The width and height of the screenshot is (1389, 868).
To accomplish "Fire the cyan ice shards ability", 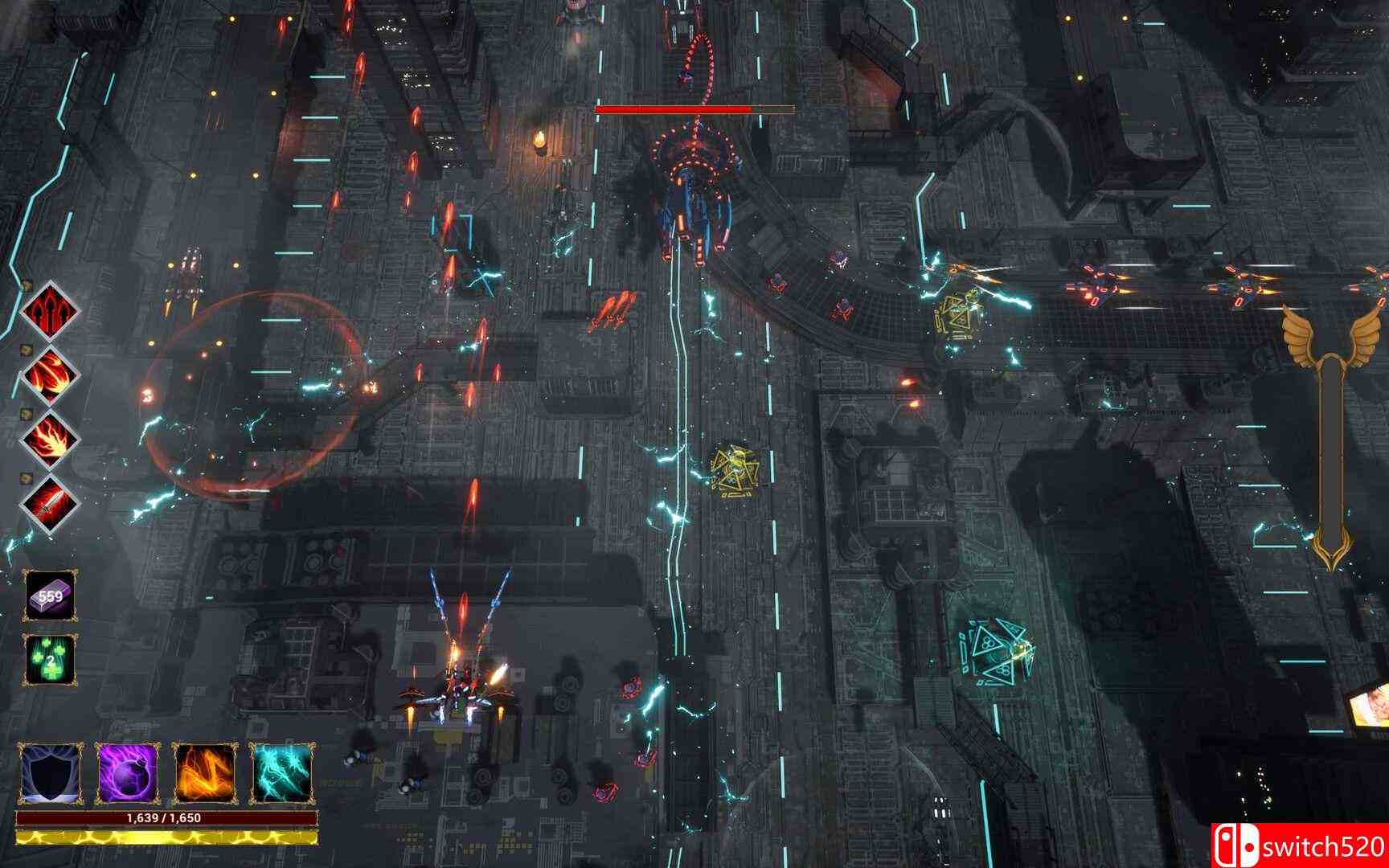I will pos(282,774).
